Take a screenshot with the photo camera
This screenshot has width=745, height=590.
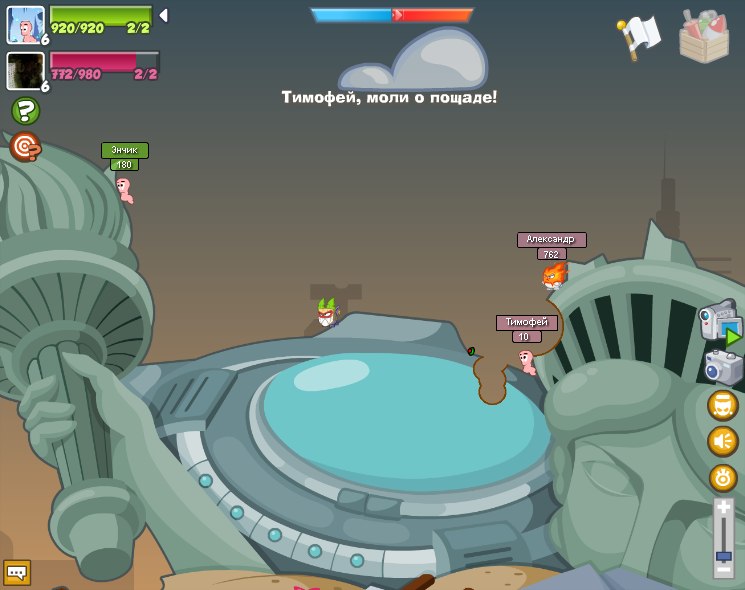tap(723, 368)
